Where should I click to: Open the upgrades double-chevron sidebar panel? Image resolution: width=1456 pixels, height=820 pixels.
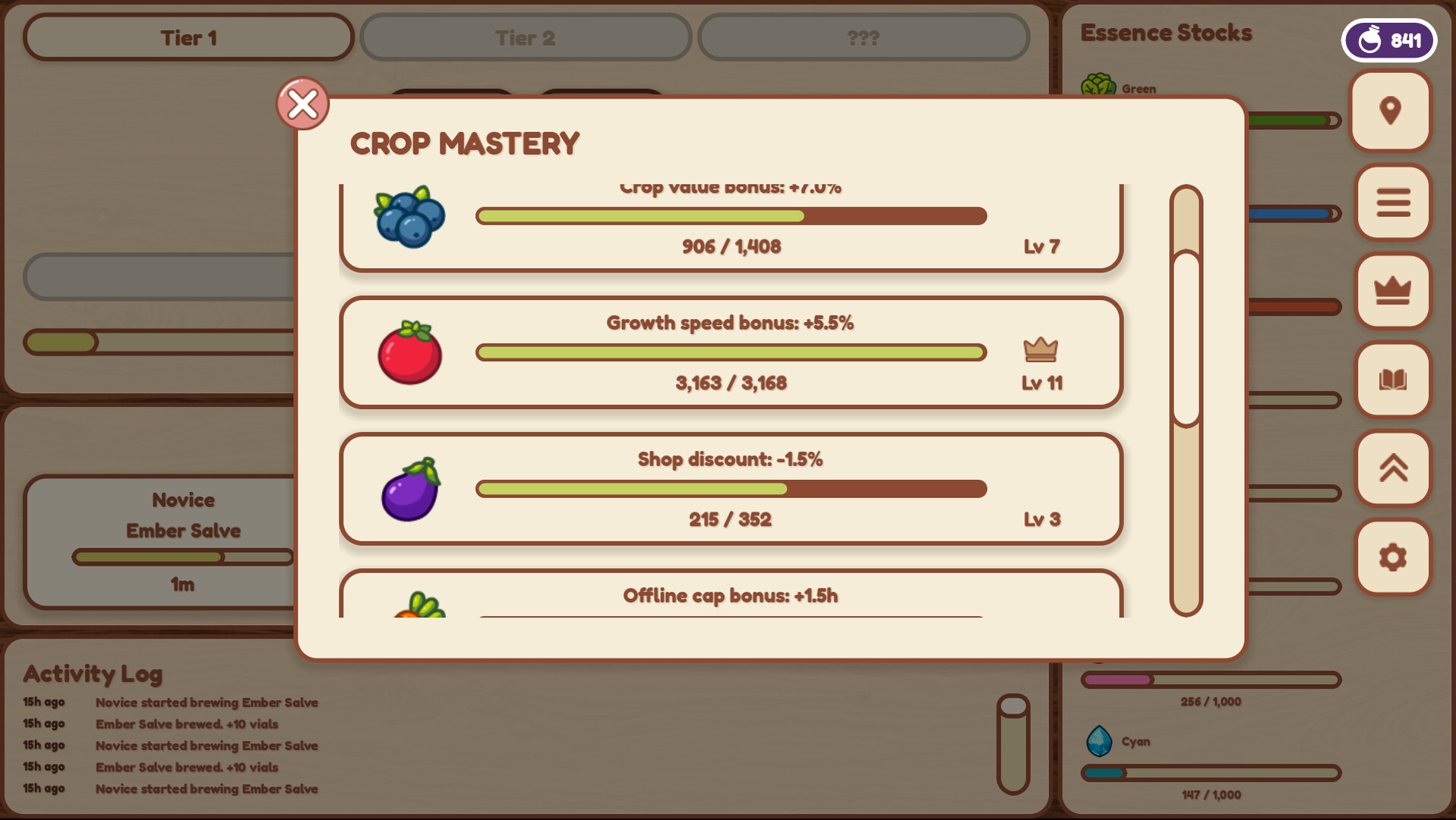[x=1391, y=468]
